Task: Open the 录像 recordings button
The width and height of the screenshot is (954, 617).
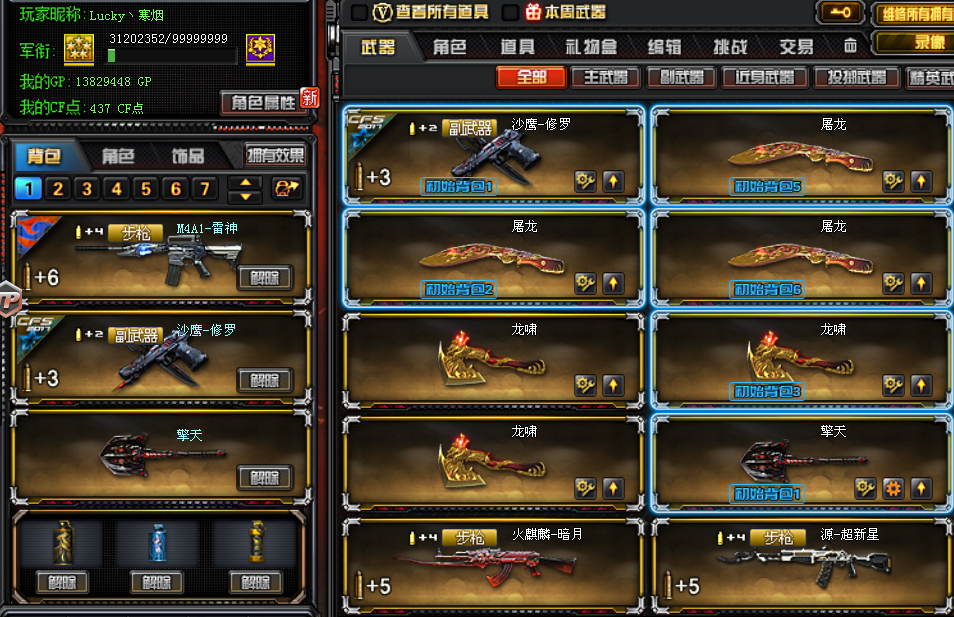Action: [x=914, y=43]
